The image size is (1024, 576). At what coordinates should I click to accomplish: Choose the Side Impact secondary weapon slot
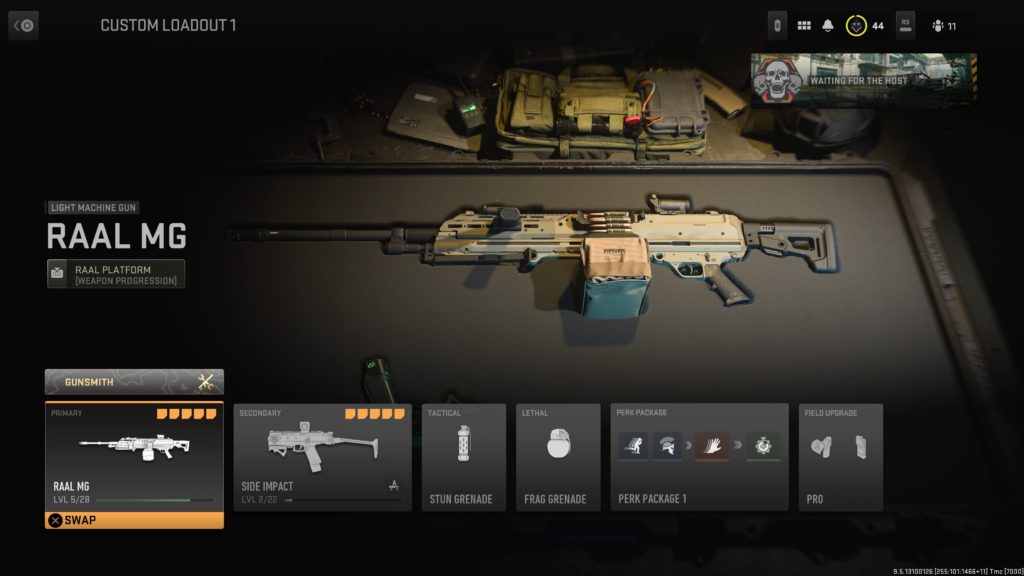[x=322, y=457]
